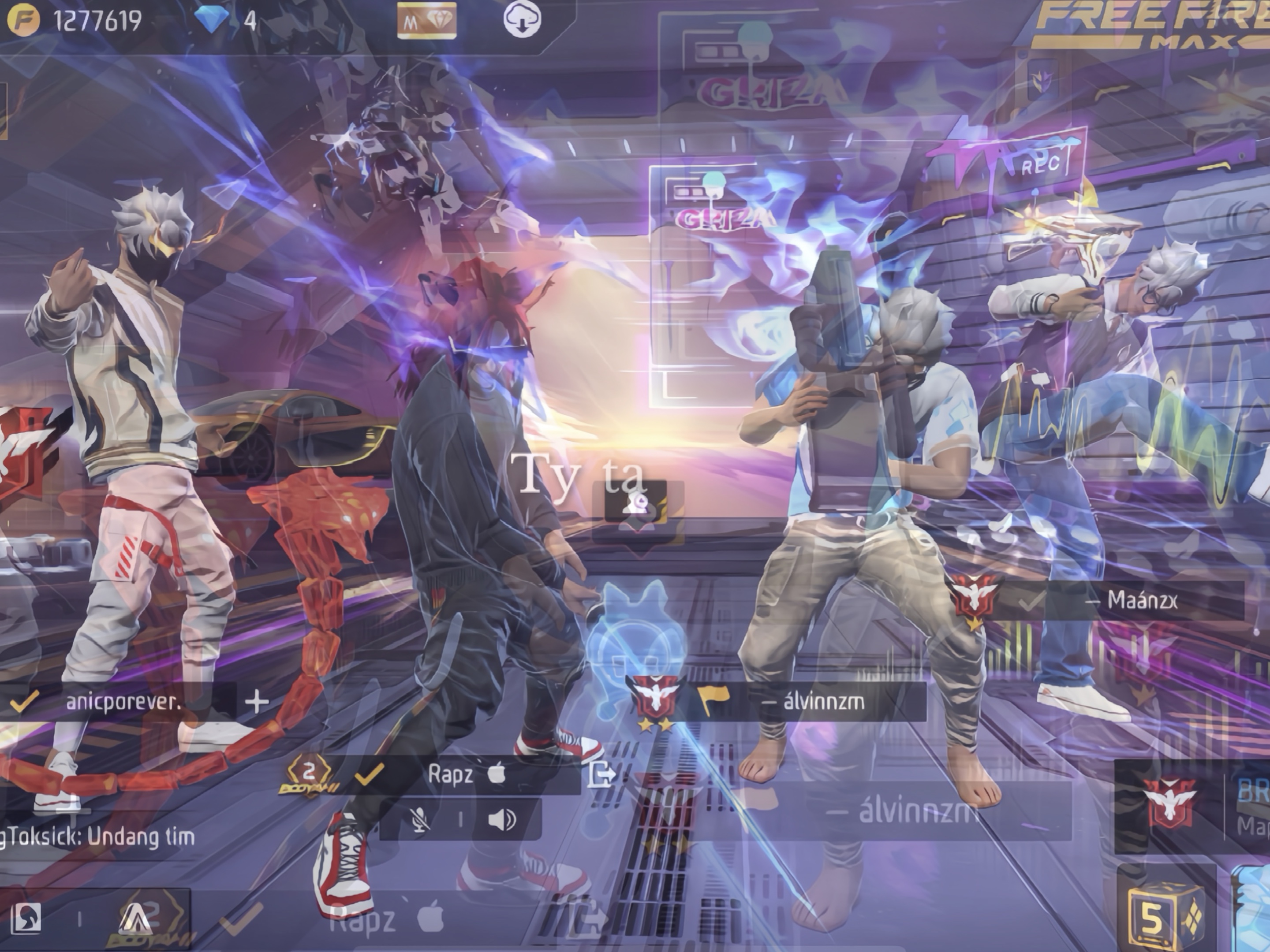Click the plus button beside anicporever.
Image resolution: width=1270 pixels, height=952 pixels.
coord(256,702)
